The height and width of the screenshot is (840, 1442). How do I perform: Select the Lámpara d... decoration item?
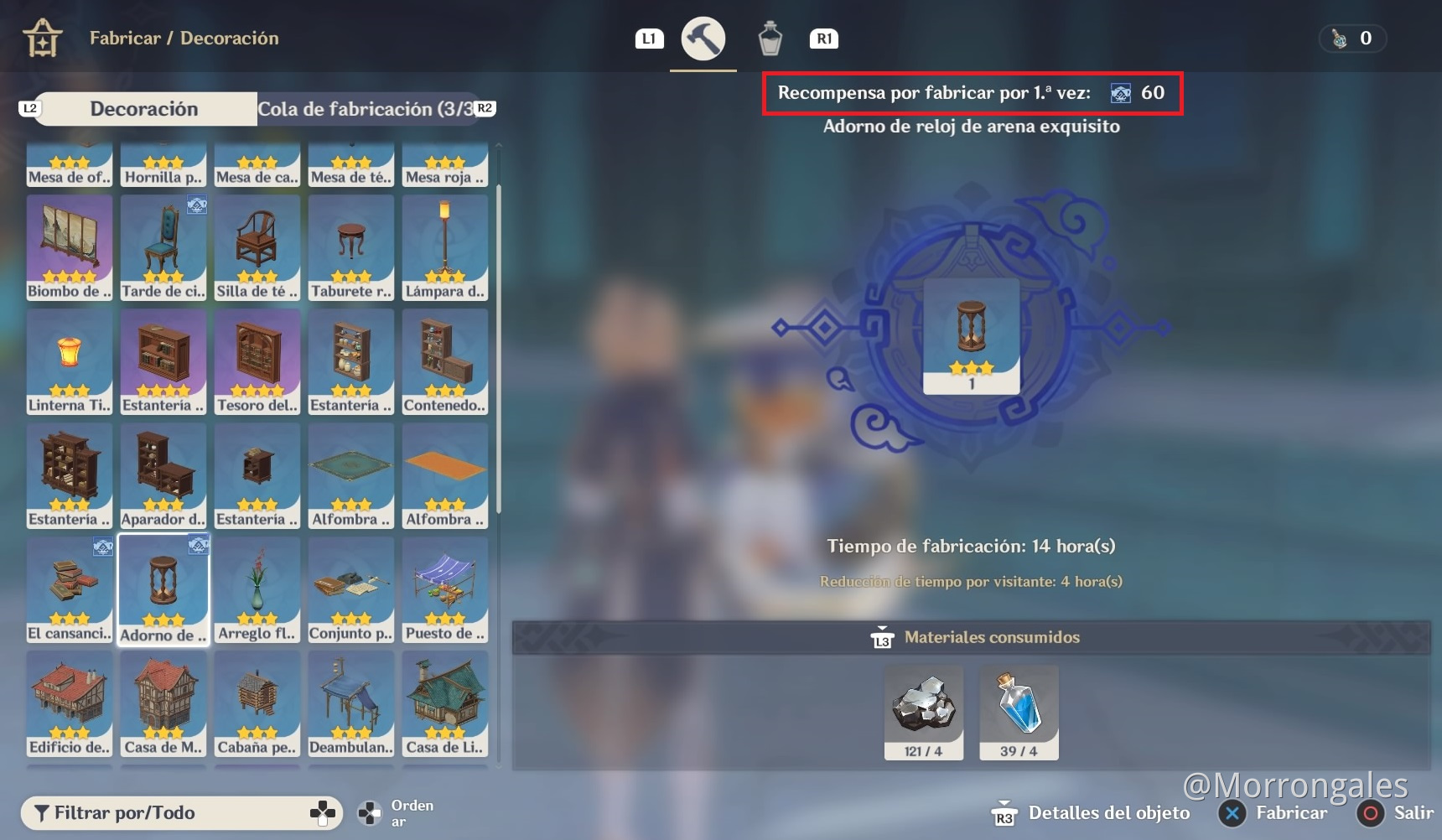pyautogui.click(x=445, y=248)
